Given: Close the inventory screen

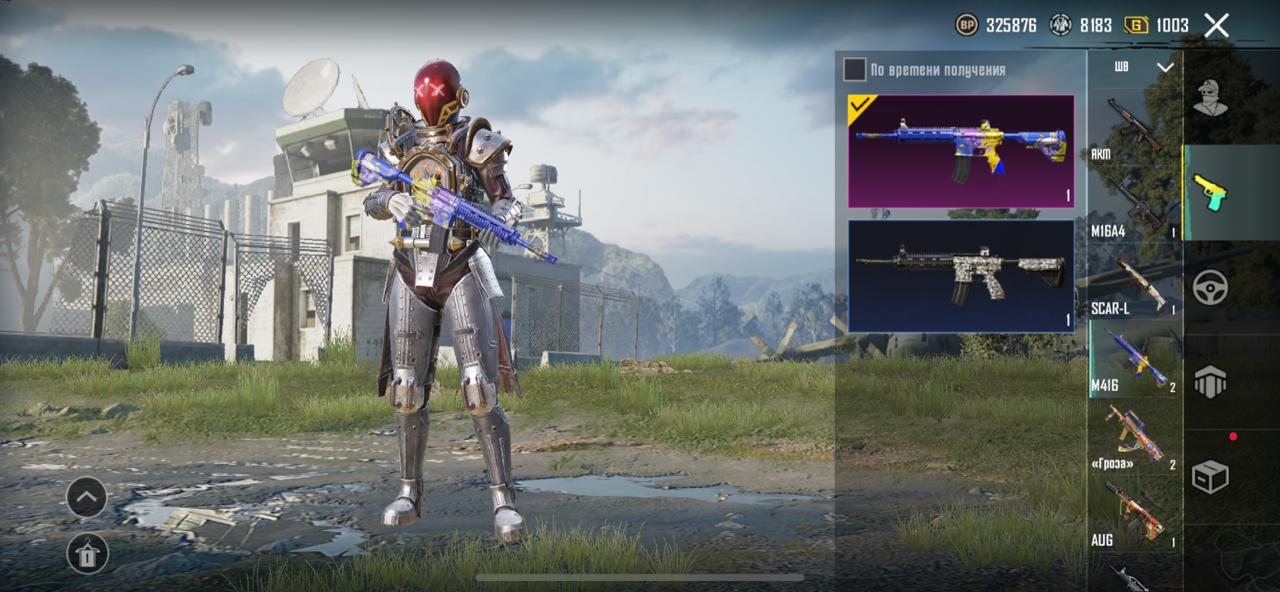Looking at the screenshot, I should [1216, 26].
